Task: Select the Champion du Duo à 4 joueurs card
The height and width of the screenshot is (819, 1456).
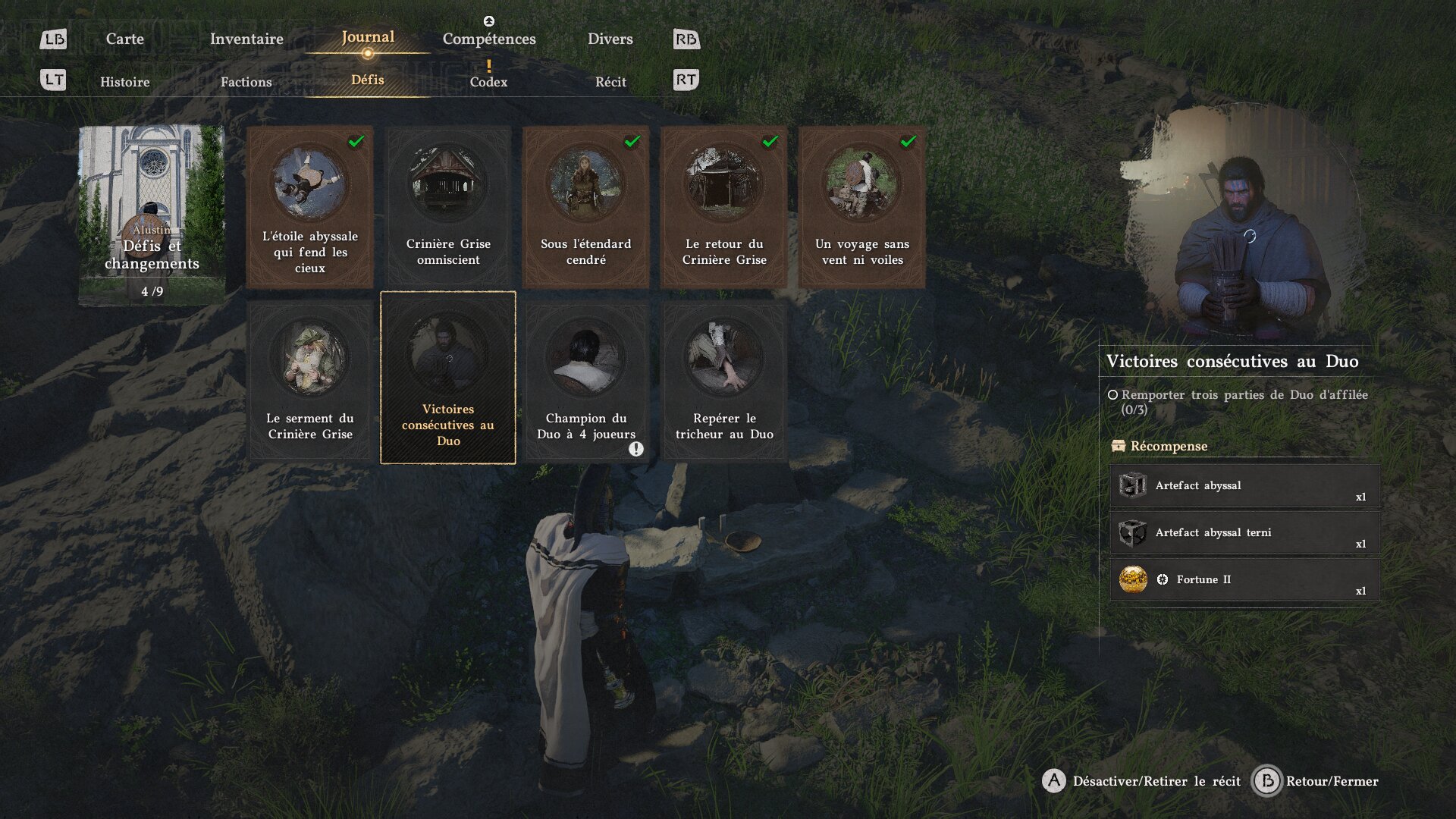Action: click(585, 379)
